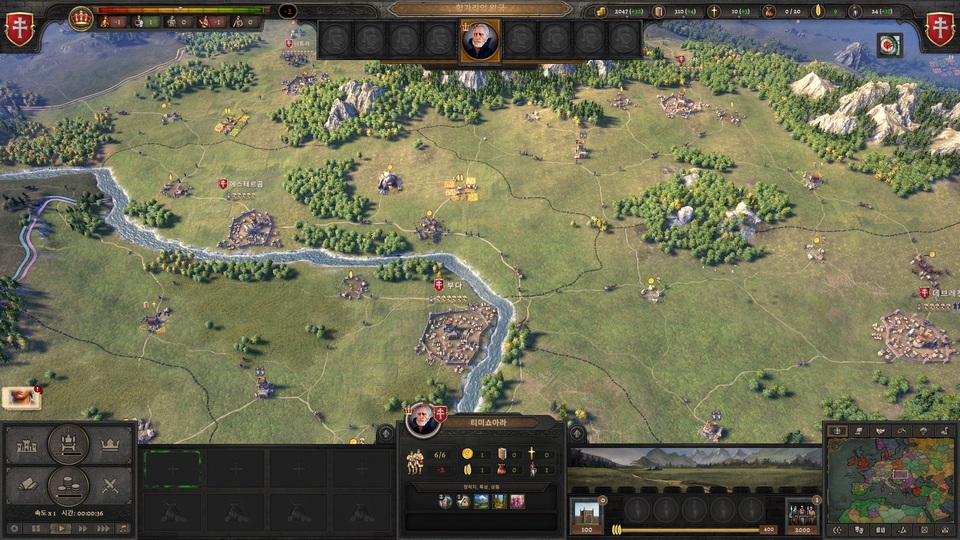Select the throne royal court button

tap(69, 442)
